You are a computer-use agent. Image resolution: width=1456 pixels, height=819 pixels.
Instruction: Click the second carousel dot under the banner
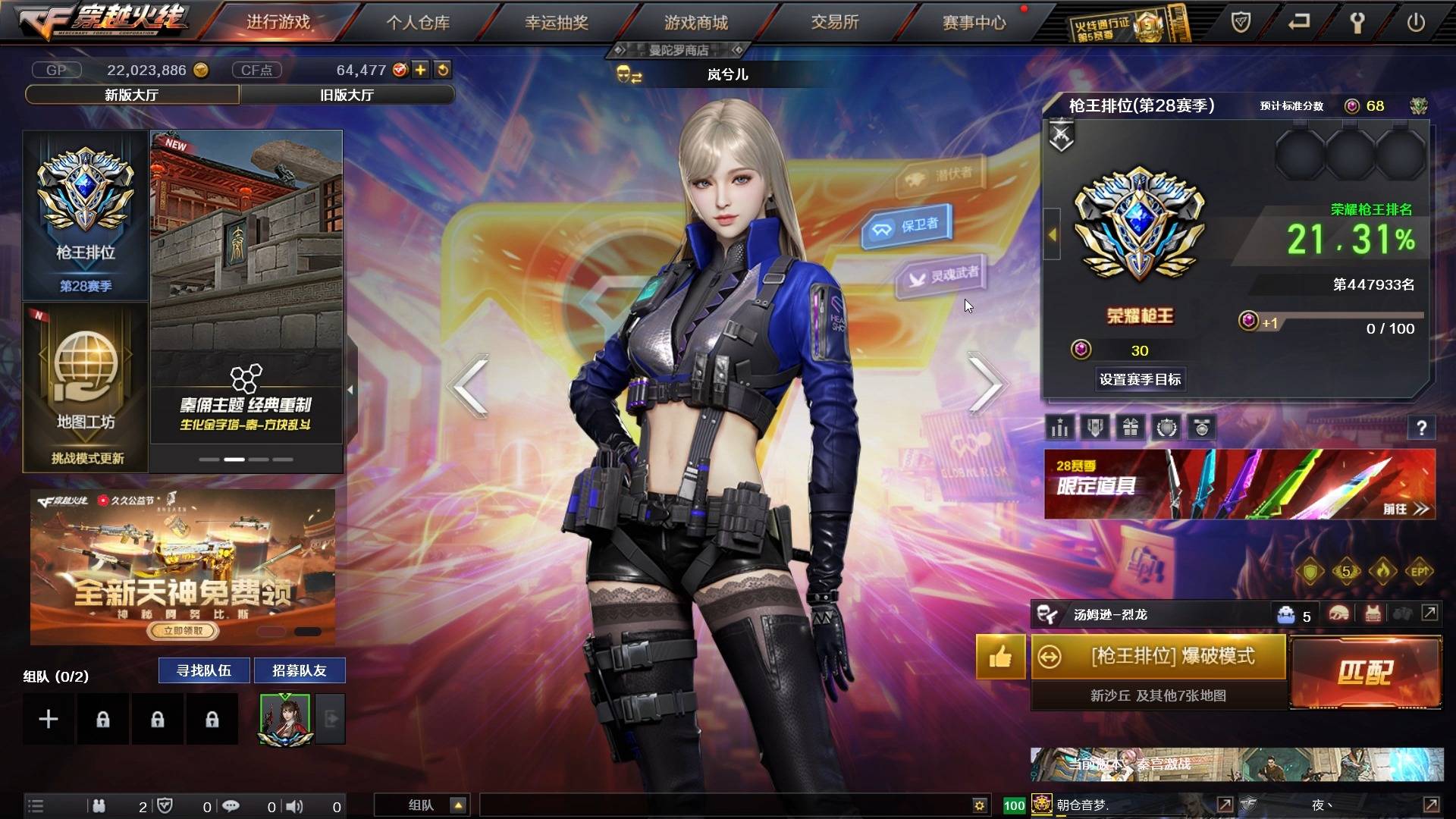[x=234, y=459]
